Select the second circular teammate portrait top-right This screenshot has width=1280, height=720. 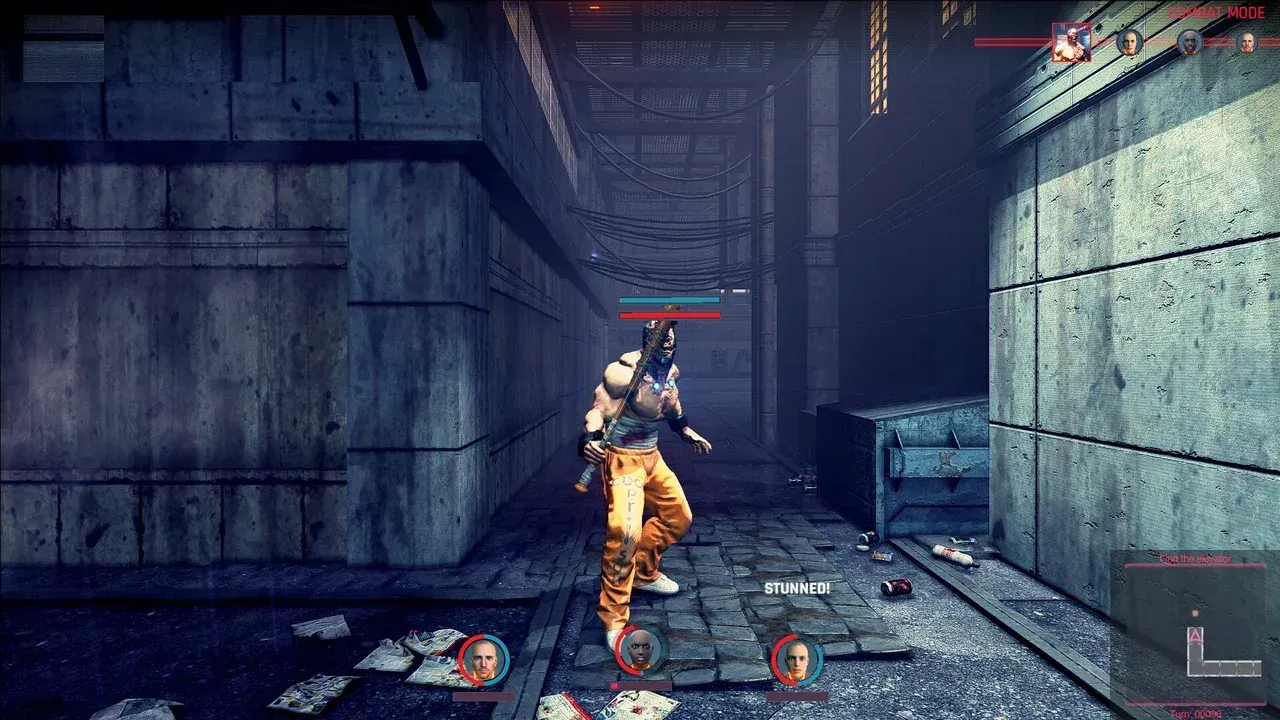click(x=1189, y=42)
